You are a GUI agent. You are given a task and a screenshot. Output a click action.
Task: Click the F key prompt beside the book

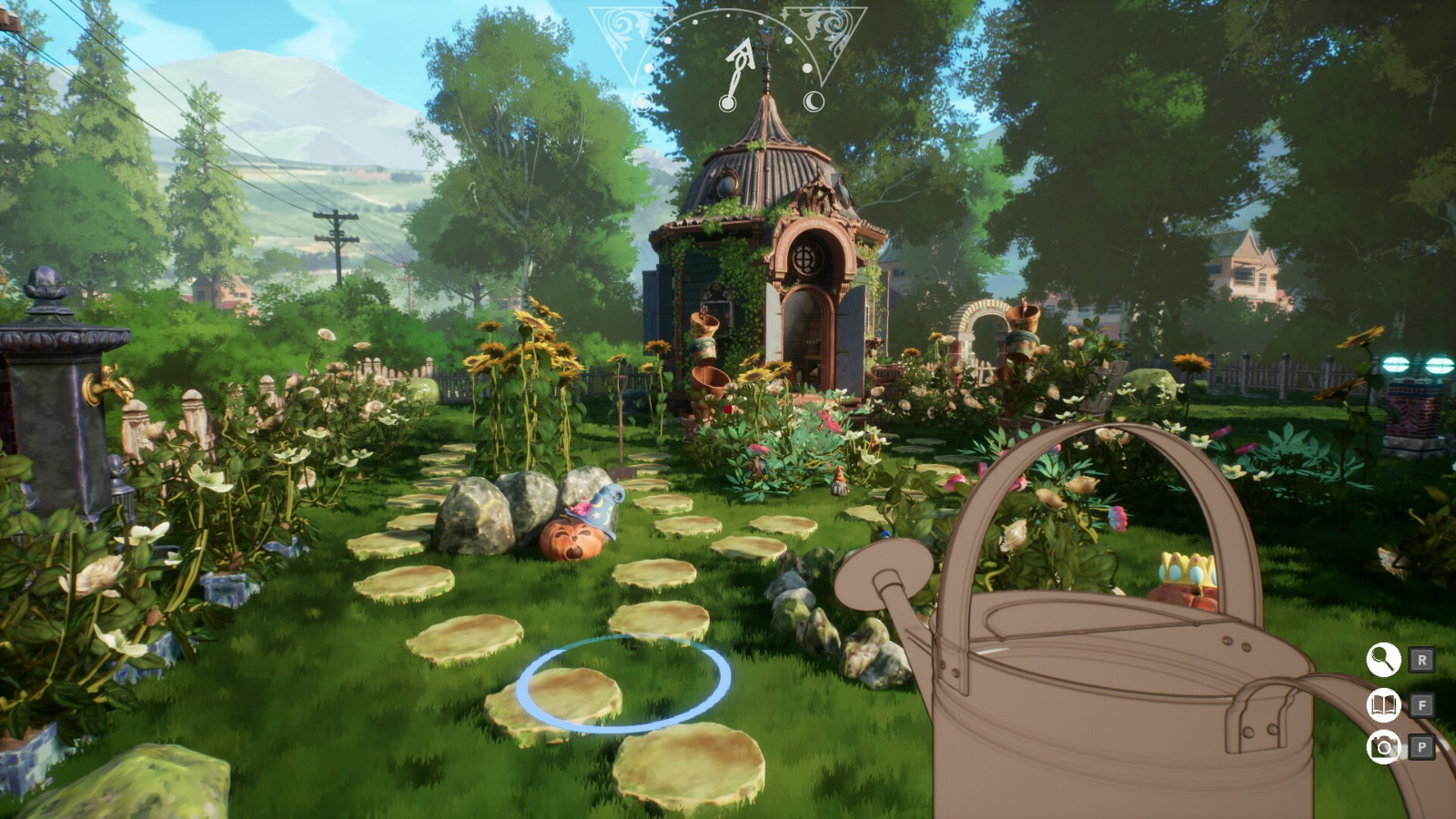tap(1422, 704)
